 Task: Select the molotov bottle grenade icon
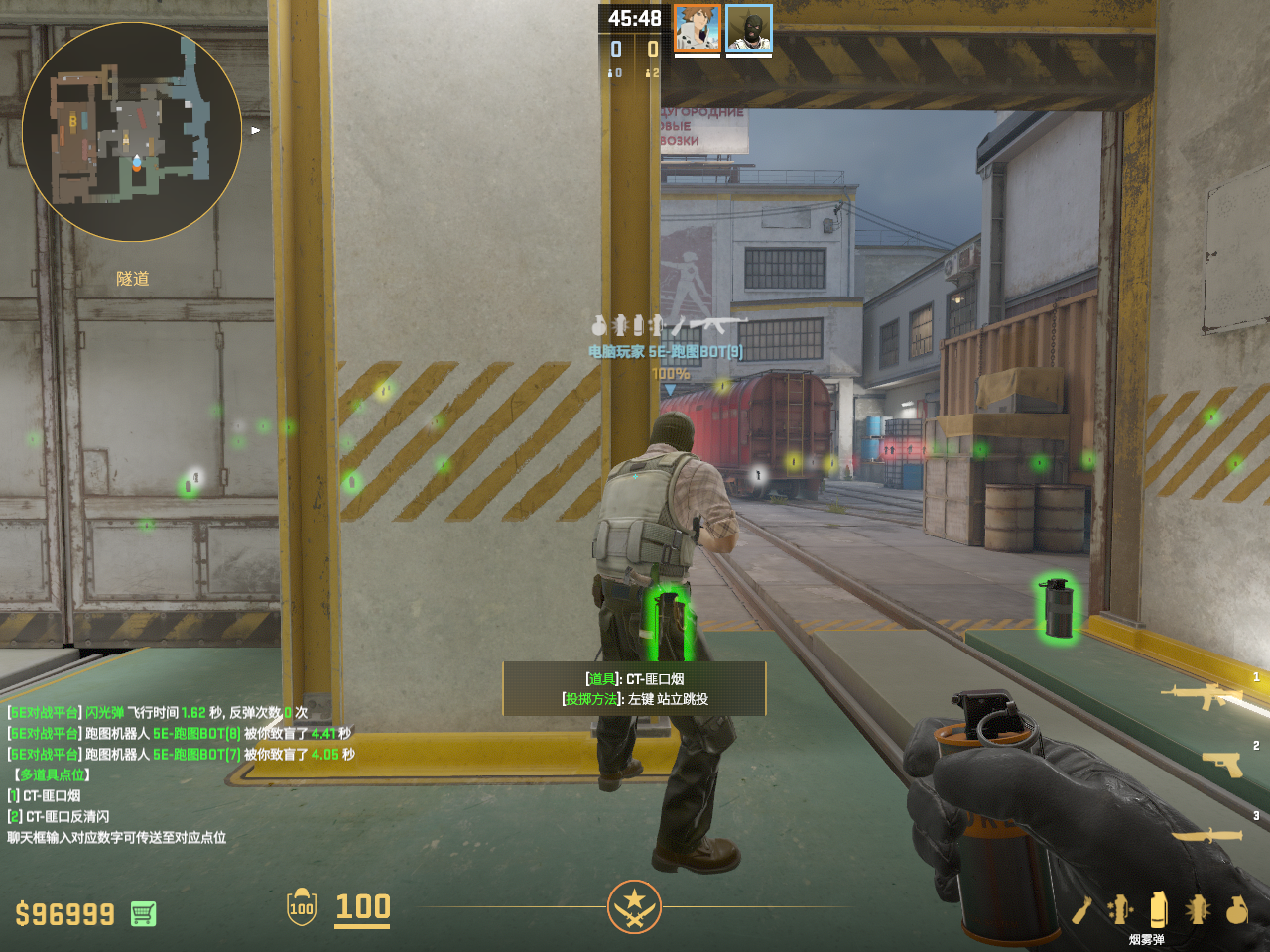(x=1082, y=909)
